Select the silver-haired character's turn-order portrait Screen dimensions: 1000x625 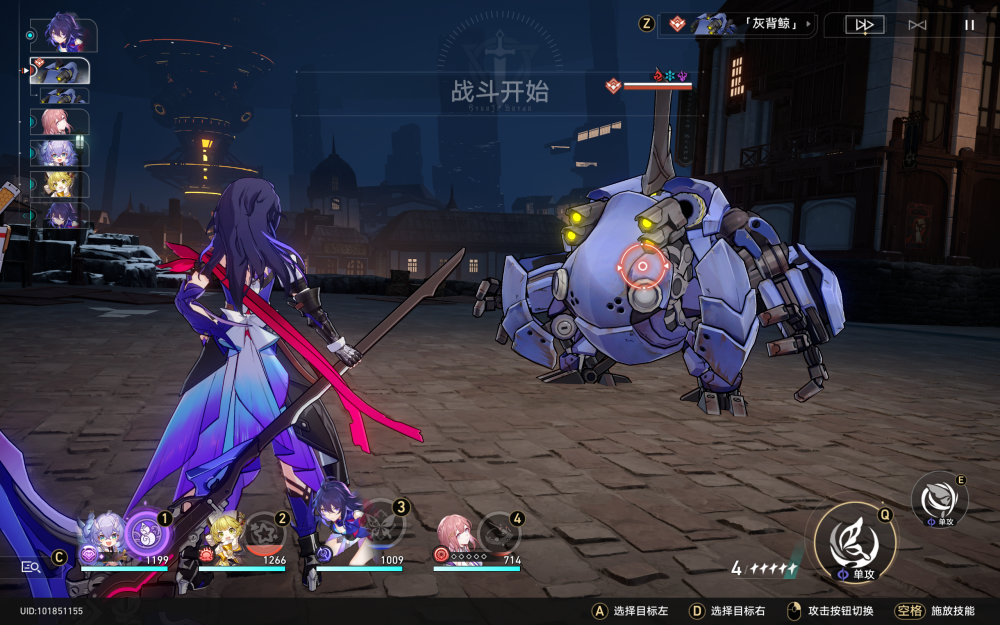pyautogui.click(x=64, y=153)
